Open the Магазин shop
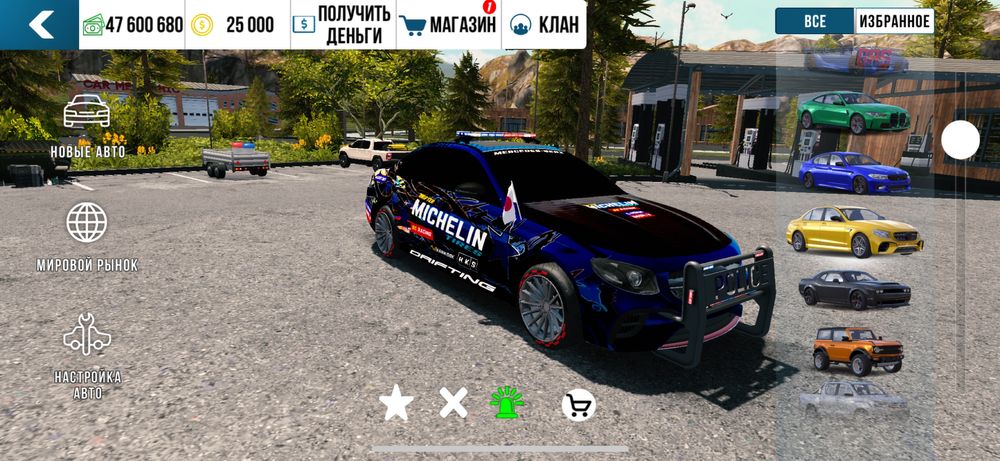1000x461 pixels. click(x=448, y=24)
